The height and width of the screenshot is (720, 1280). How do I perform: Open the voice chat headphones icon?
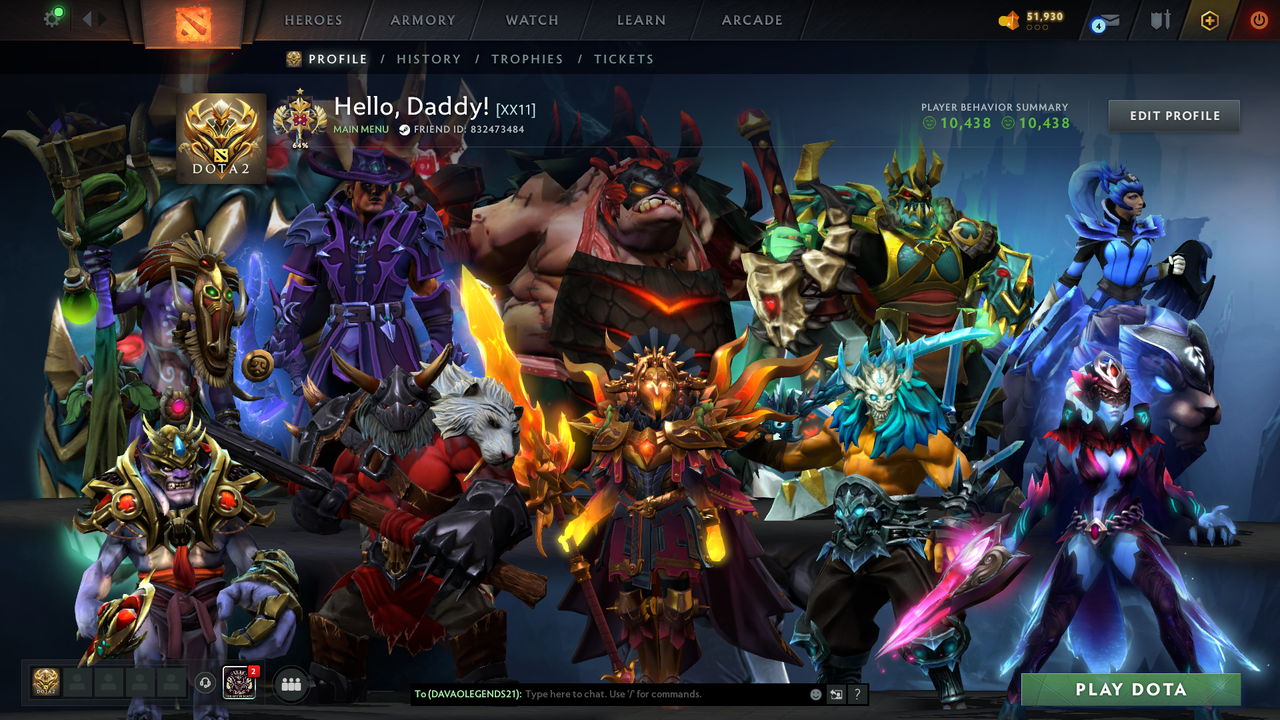coord(205,682)
